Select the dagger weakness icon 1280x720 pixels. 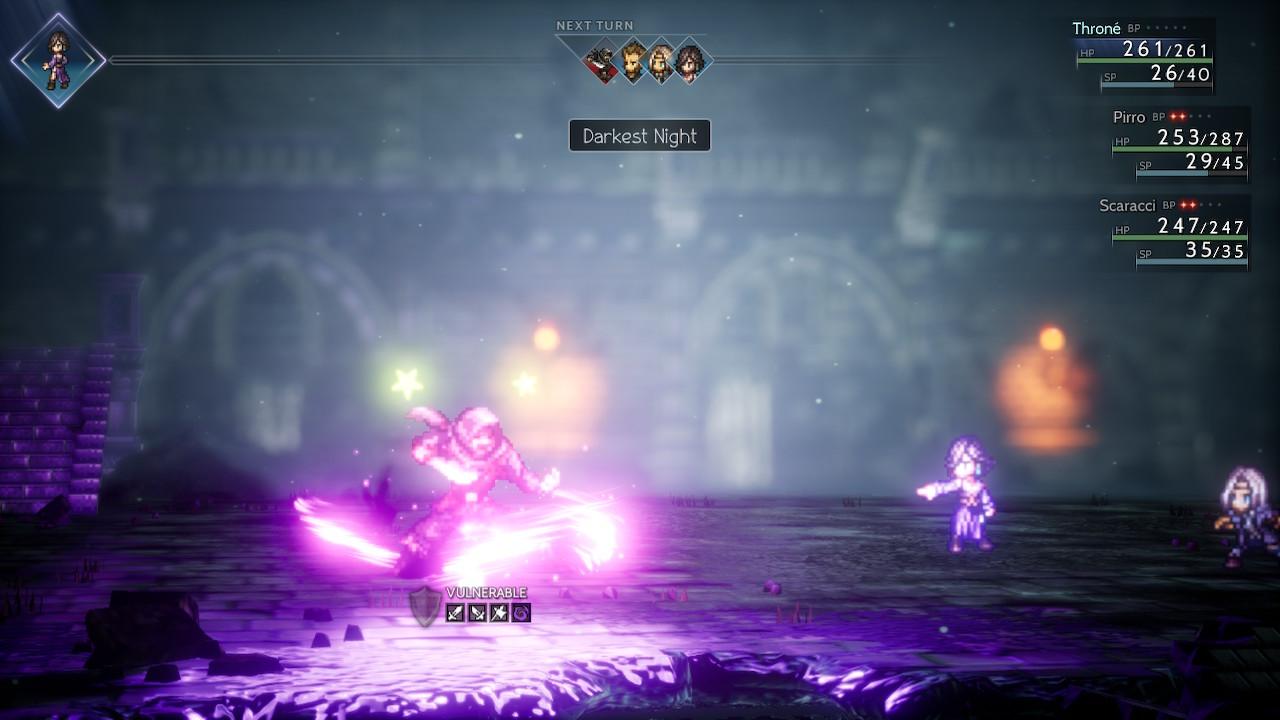click(x=477, y=612)
